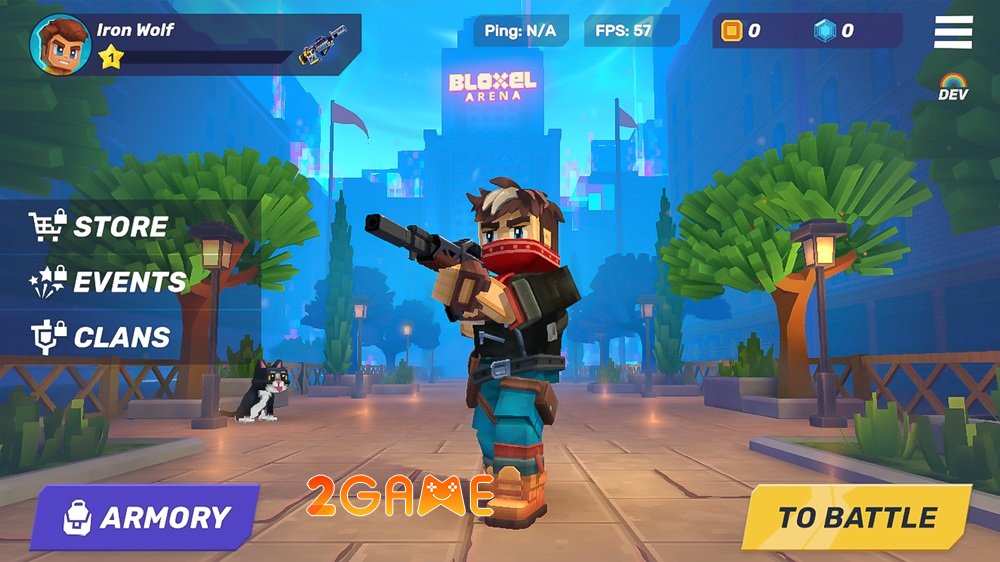
Task: Start a match with To Battle
Action: pyautogui.click(x=856, y=517)
